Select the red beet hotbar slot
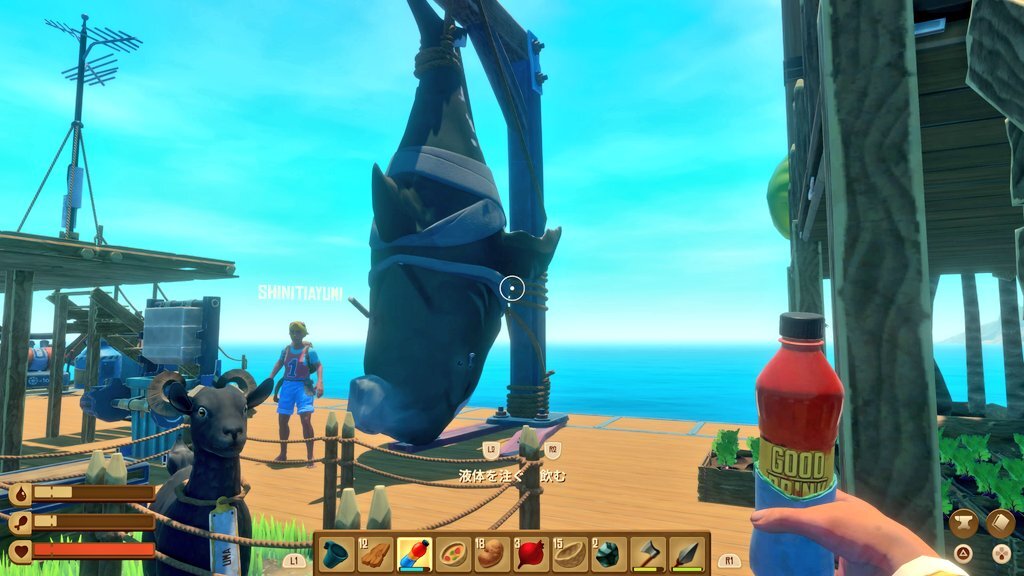Viewport: 1024px width, 576px height. click(x=531, y=553)
